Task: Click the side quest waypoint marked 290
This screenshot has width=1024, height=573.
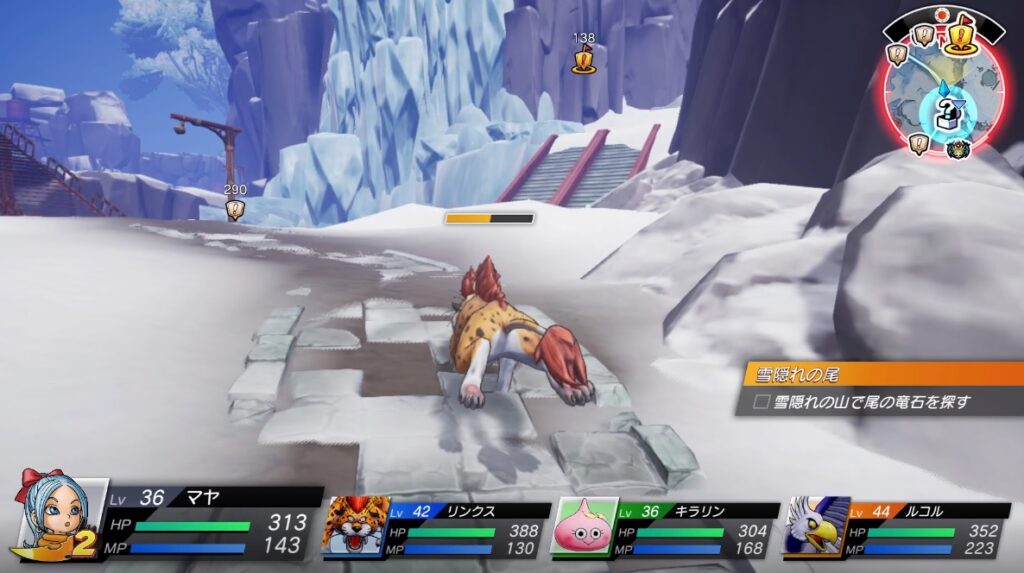Action: 235,208
